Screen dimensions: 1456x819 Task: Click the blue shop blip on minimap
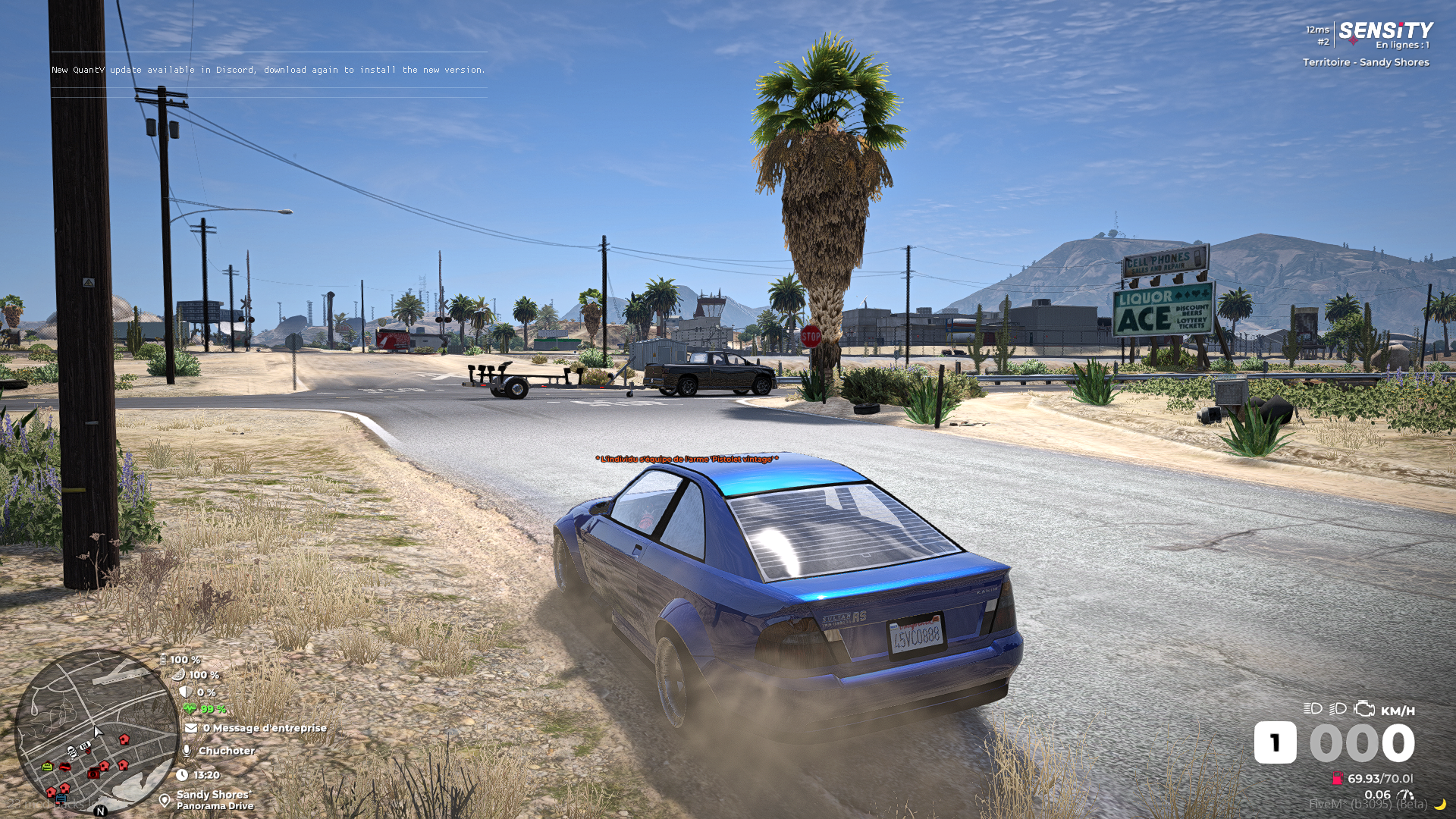tap(62, 798)
